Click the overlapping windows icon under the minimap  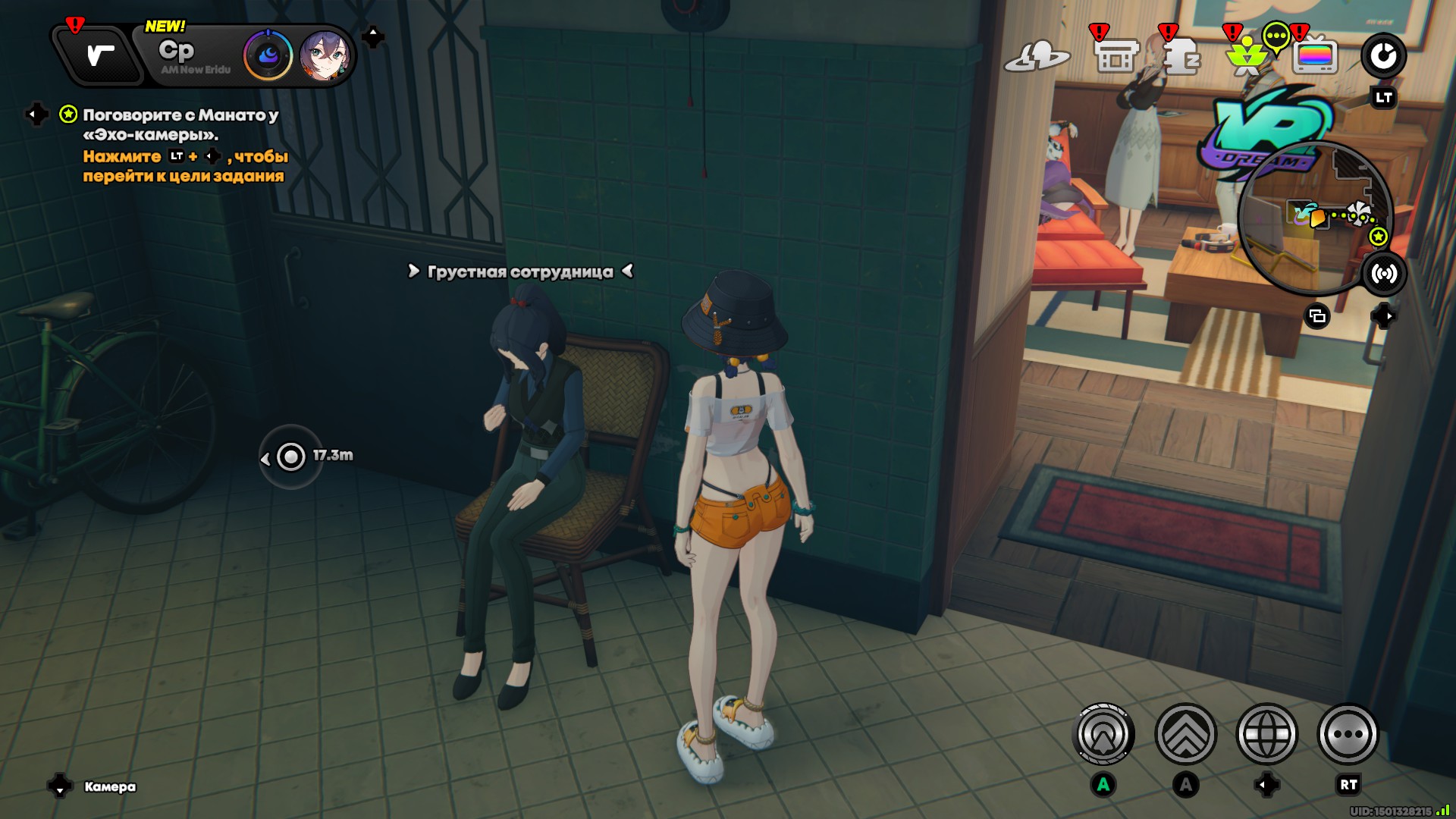point(1317,316)
